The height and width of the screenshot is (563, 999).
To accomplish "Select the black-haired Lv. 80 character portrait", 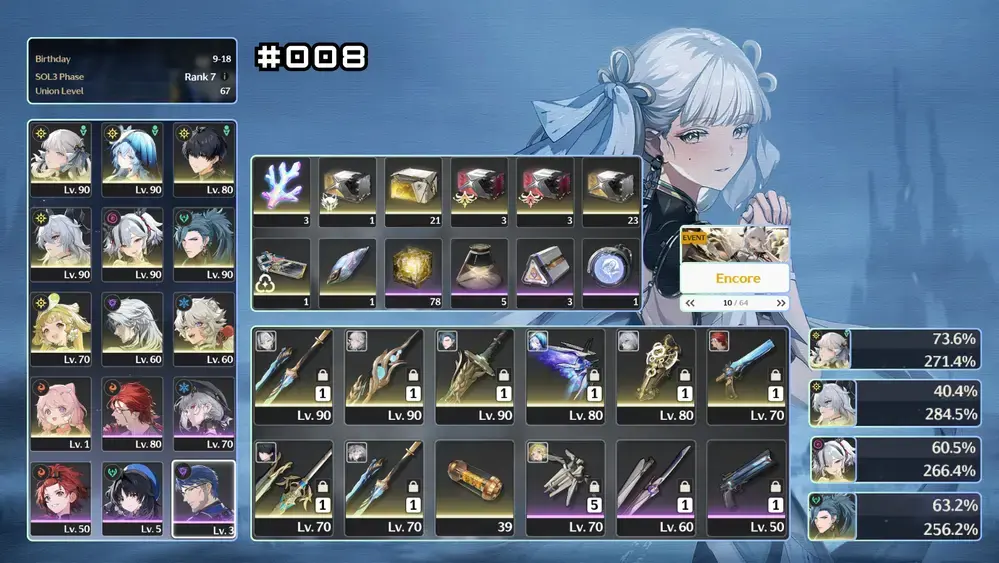I will [x=203, y=158].
